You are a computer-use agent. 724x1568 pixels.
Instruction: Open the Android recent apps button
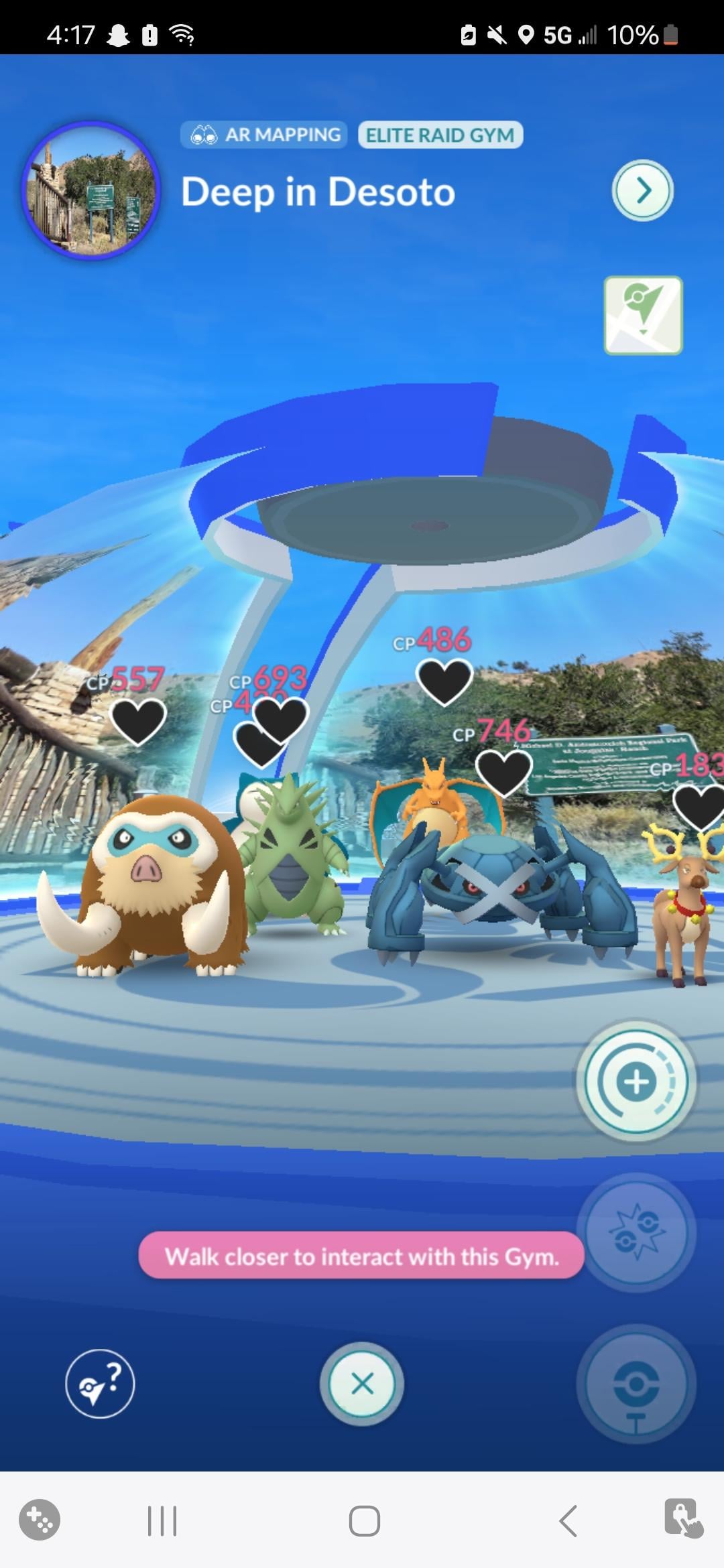pyautogui.click(x=162, y=1520)
